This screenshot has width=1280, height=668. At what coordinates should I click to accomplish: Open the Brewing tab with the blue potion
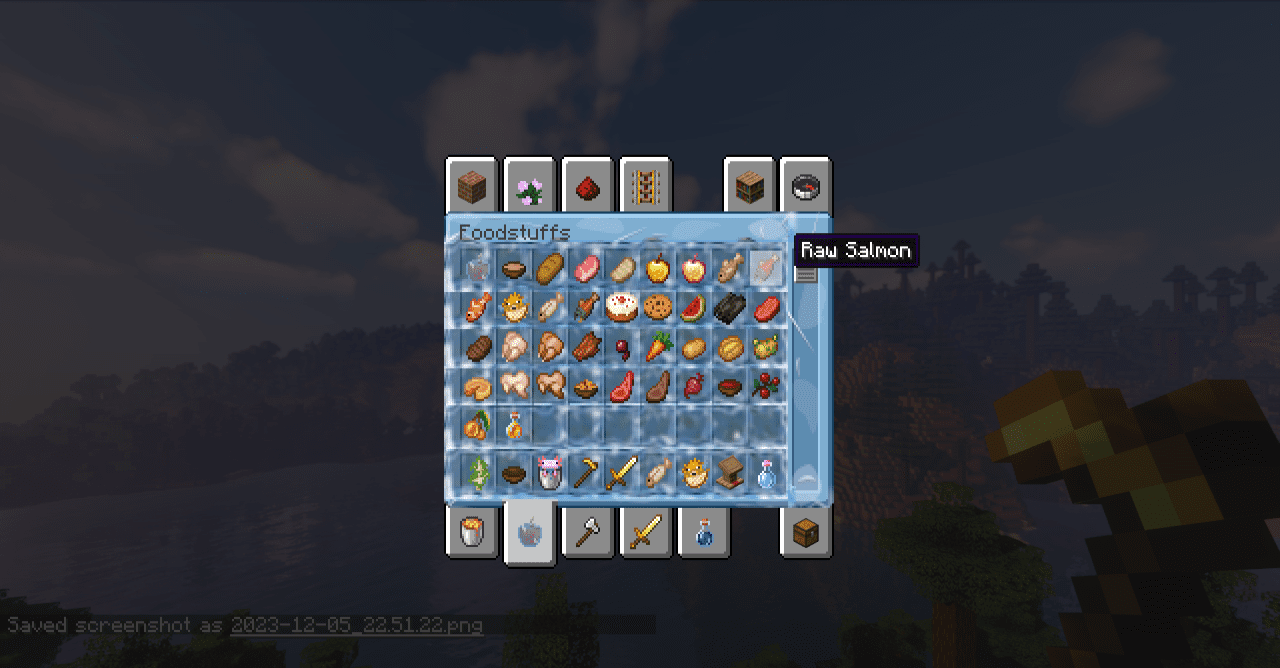[x=703, y=532]
